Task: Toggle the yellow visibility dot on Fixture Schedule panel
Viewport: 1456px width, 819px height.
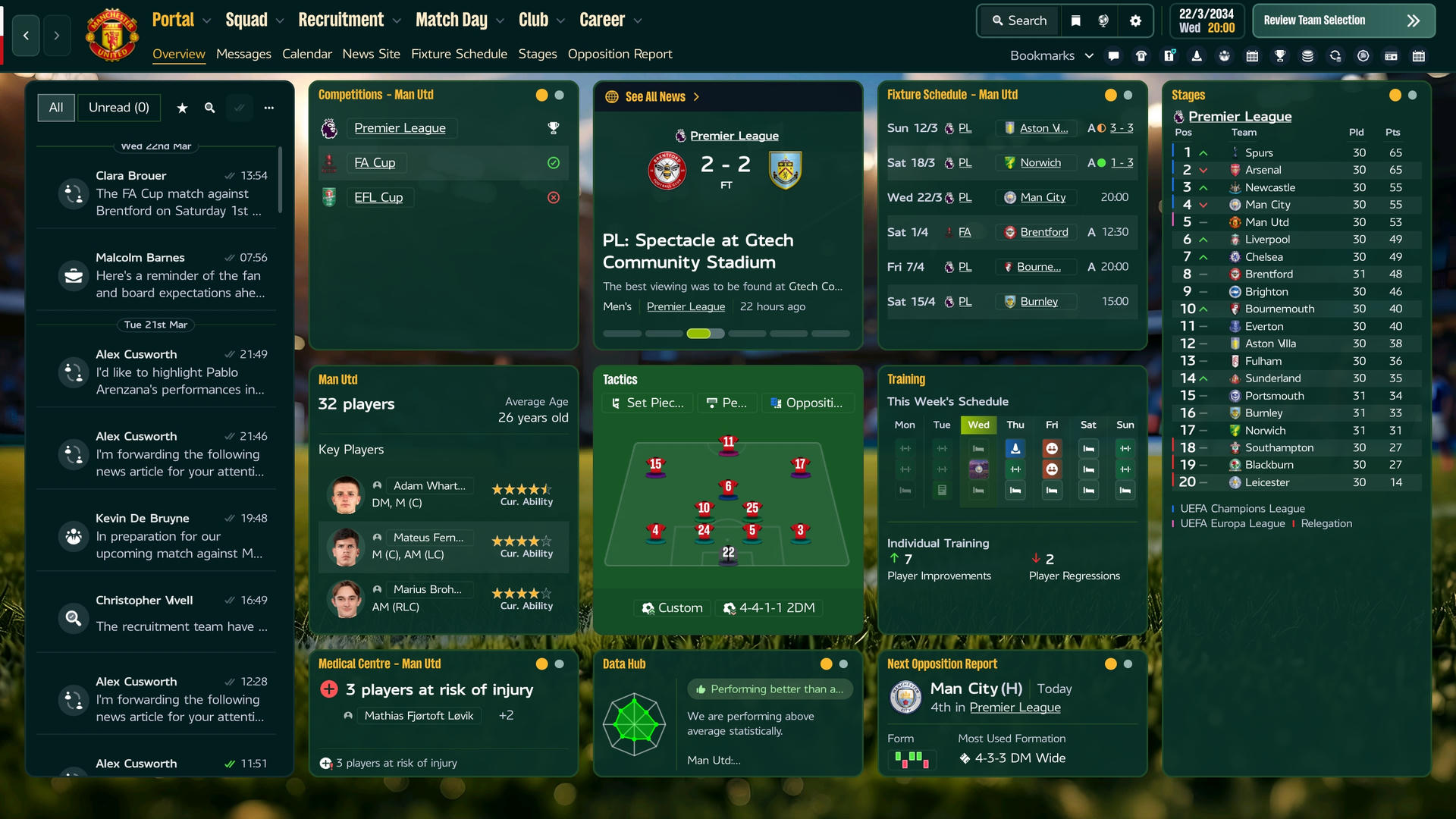Action: coord(1109,96)
